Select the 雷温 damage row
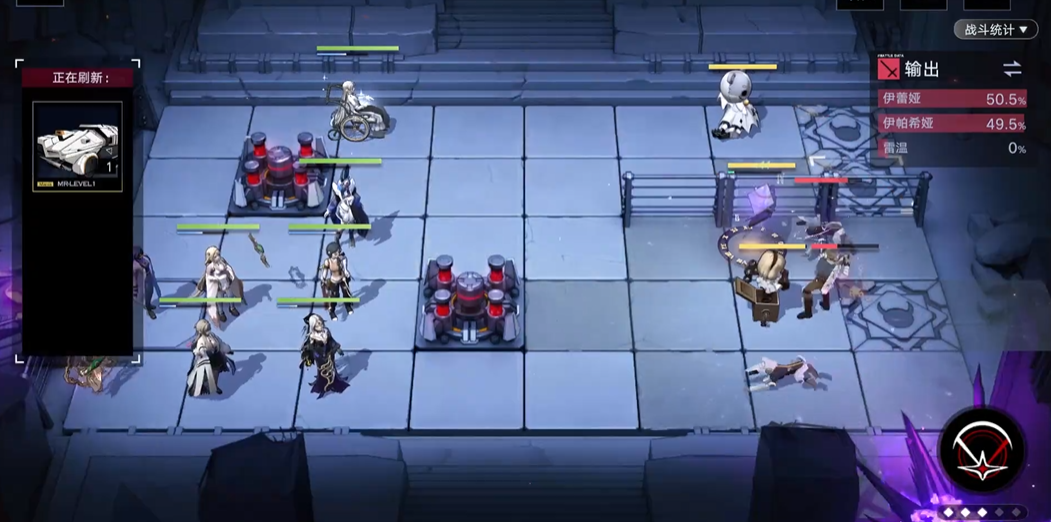The image size is (1051, 522). click(x=952, y=147)
